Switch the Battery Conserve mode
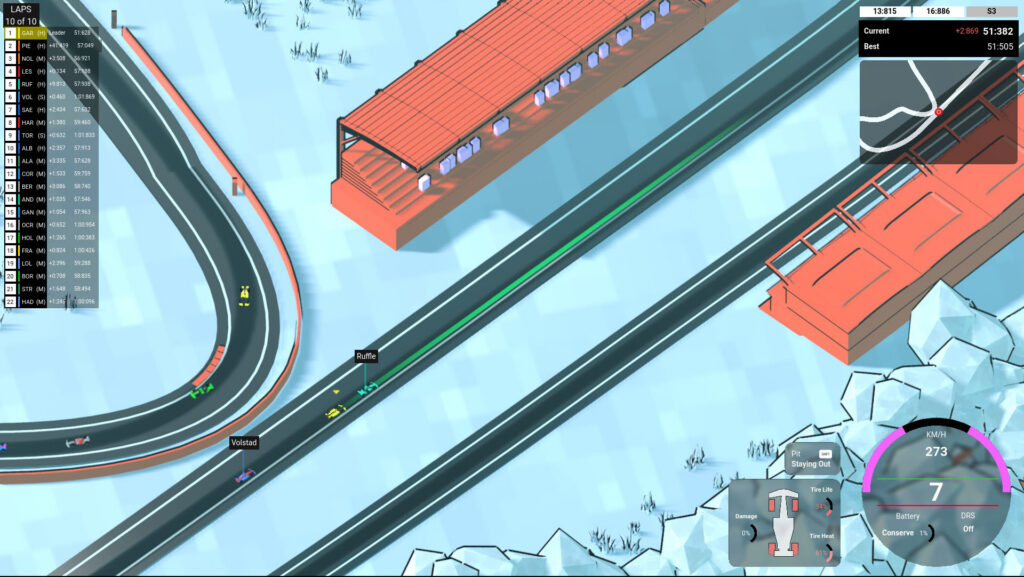 coord(900,532)
